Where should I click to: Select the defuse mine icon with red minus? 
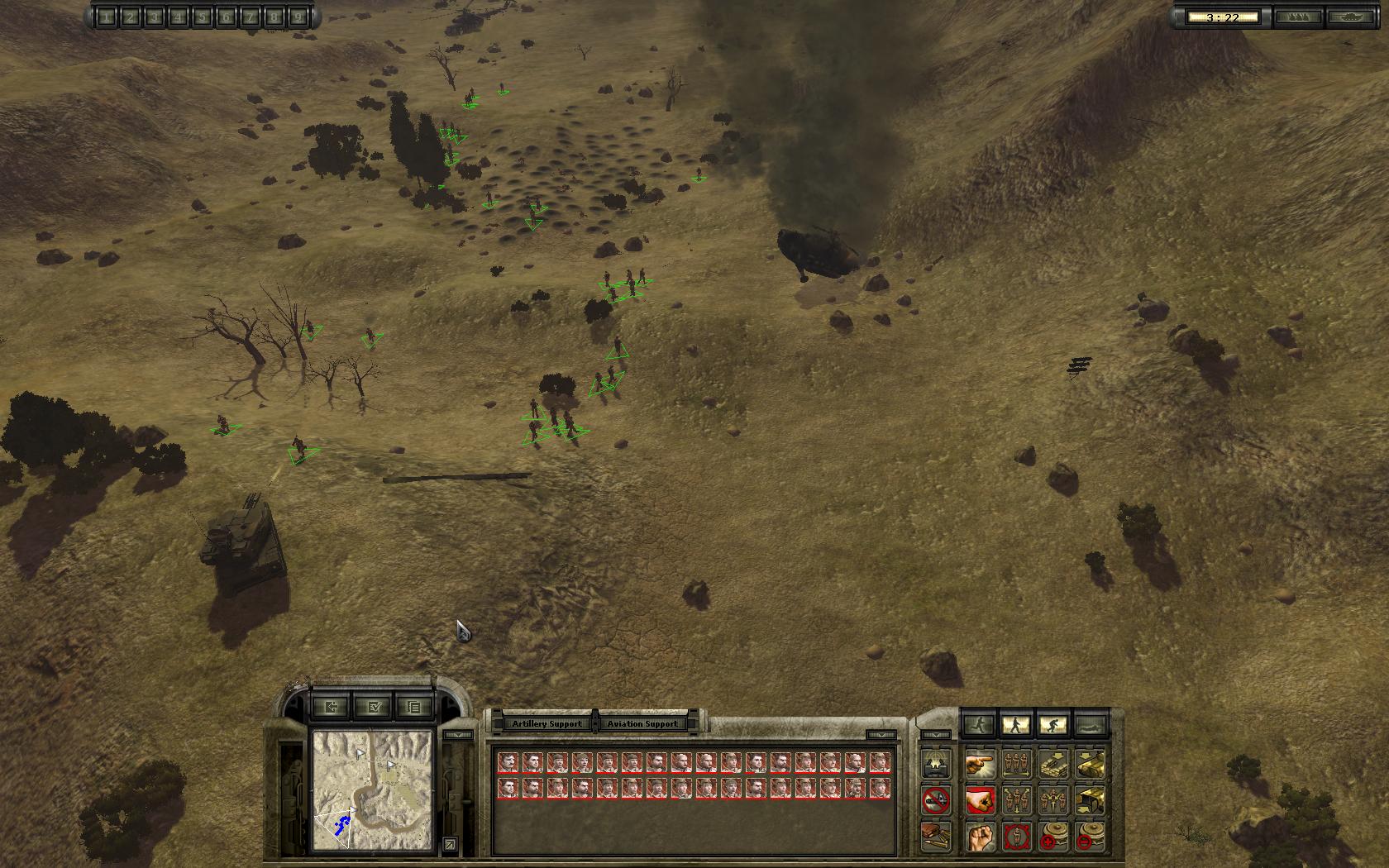[x=1091, y=837]
